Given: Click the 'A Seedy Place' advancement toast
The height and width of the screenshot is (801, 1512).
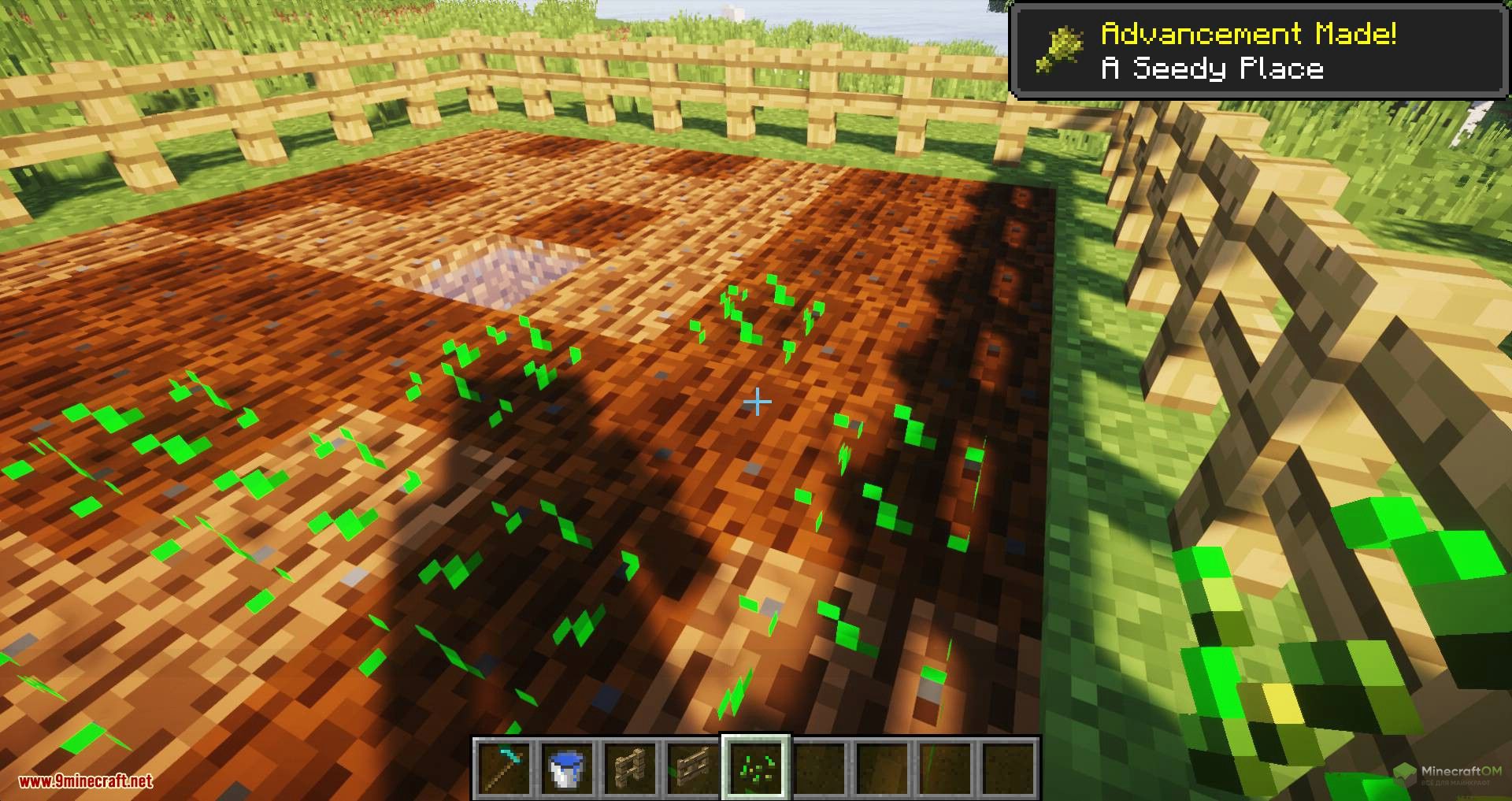Looking at the screenshot, I should [x=1258, y=51].
